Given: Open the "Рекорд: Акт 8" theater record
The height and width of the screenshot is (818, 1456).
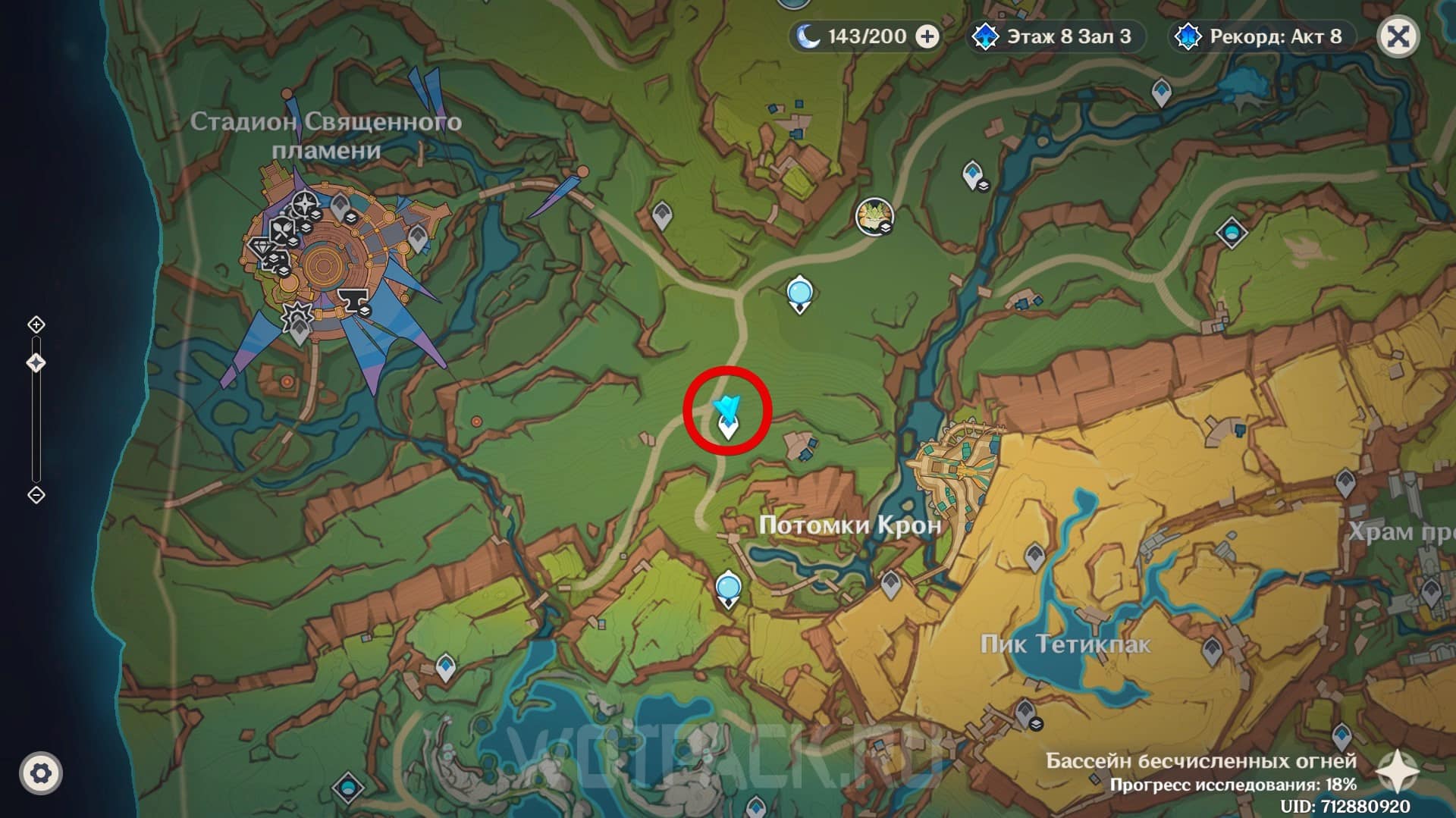Looking at the screenshot, I should point(1262,36).
